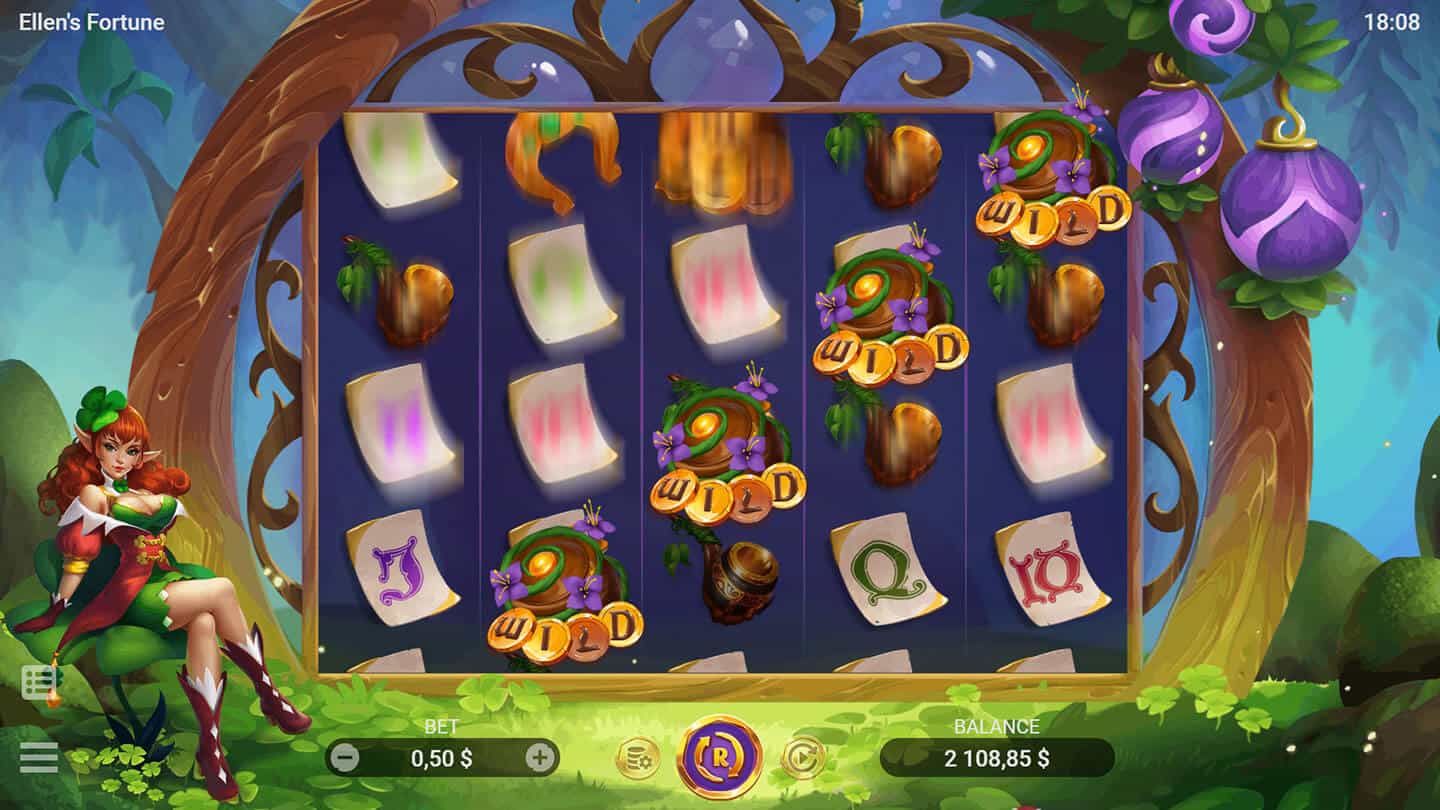
Task: Spin the reels with the central button
Action: tap(720, 757)
